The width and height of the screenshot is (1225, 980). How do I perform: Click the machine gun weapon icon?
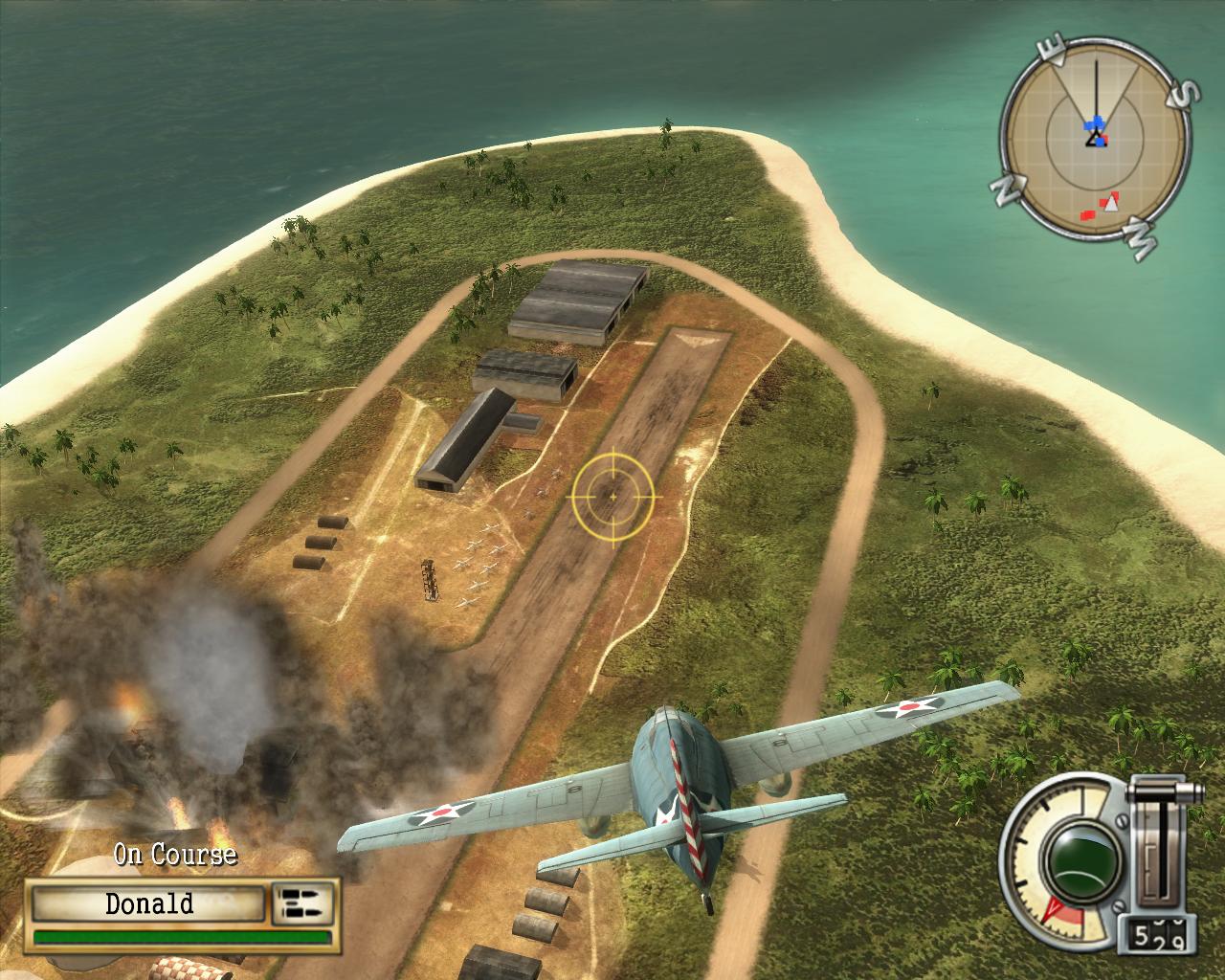click(302, 903)
